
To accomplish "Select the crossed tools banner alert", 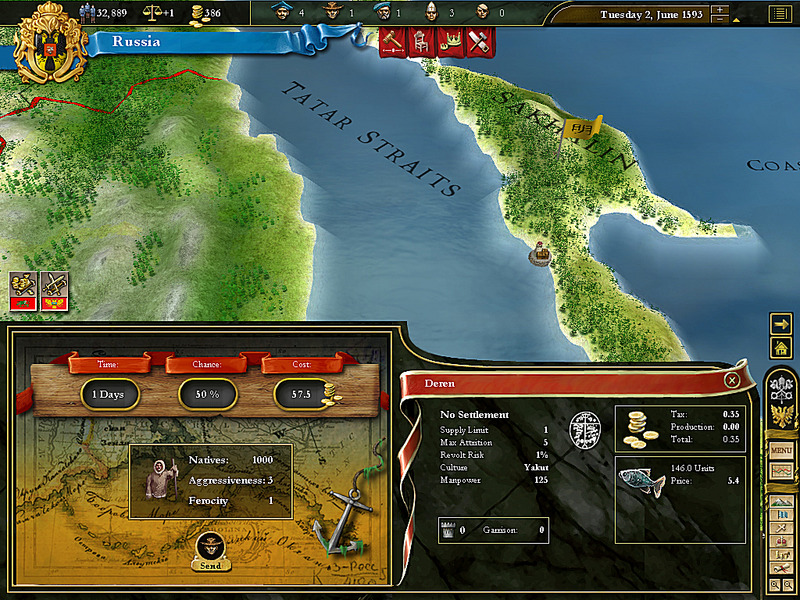I will [478, 42].
